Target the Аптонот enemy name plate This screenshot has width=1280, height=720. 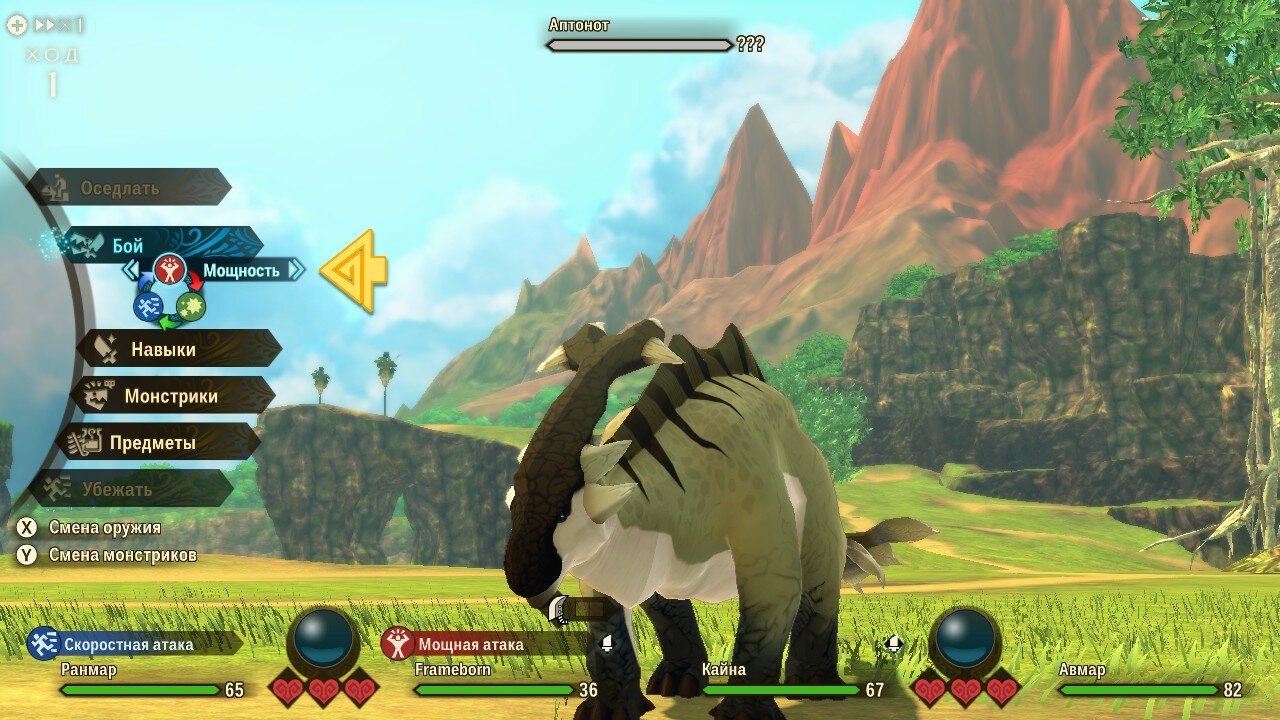pos(640,35)
